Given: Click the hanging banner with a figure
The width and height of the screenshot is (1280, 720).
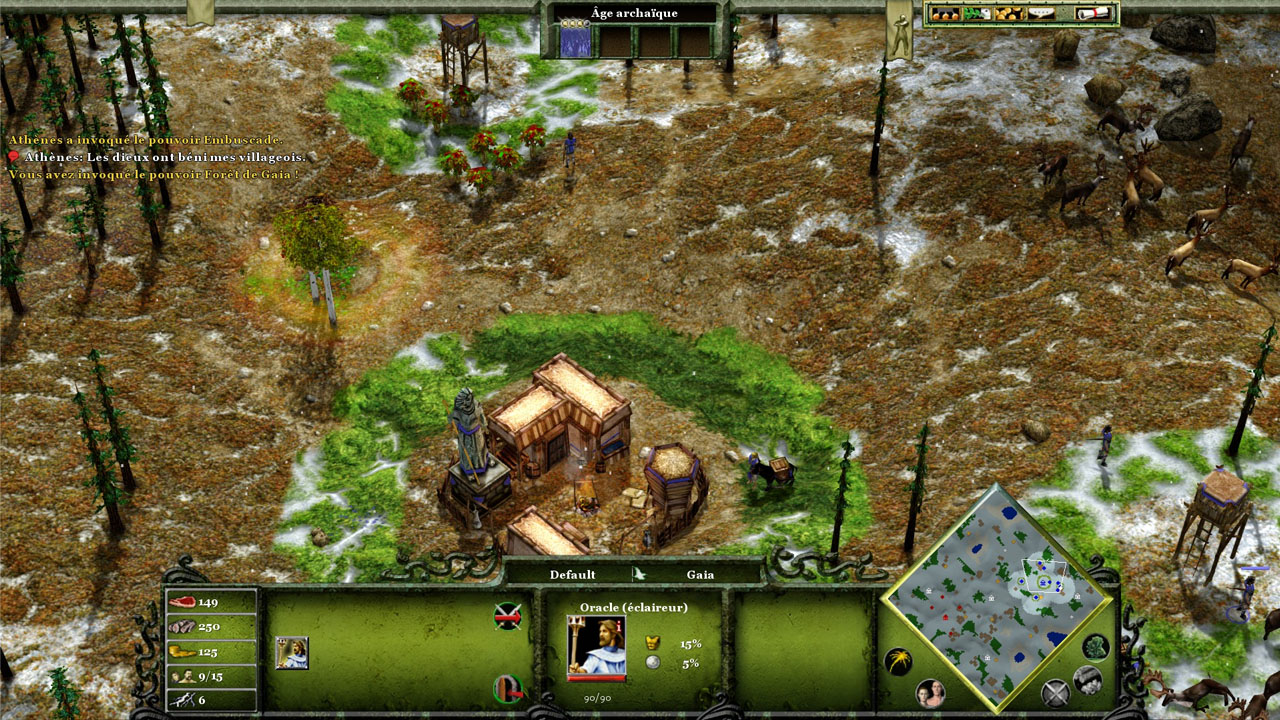Looking at the screenshot, I should point(899,30).
